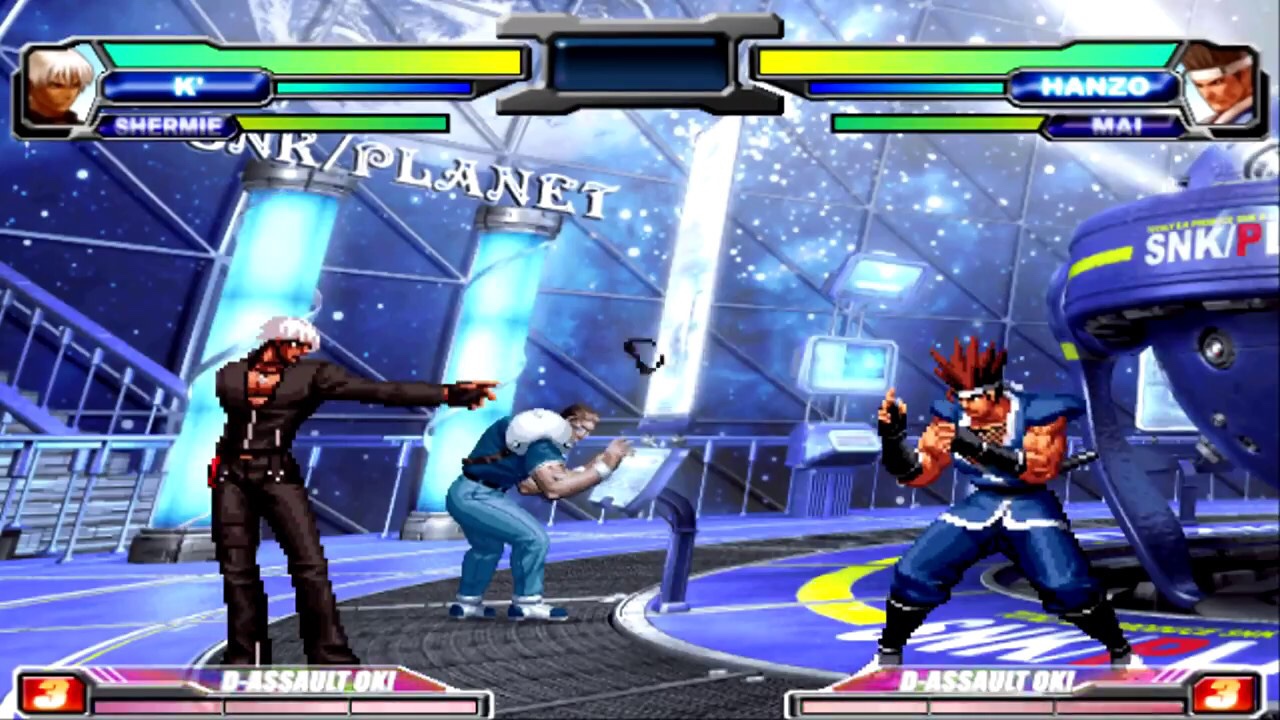Click the Hanzo name plate
This screenshot has width=1280, height=720.
[1093, 87]
